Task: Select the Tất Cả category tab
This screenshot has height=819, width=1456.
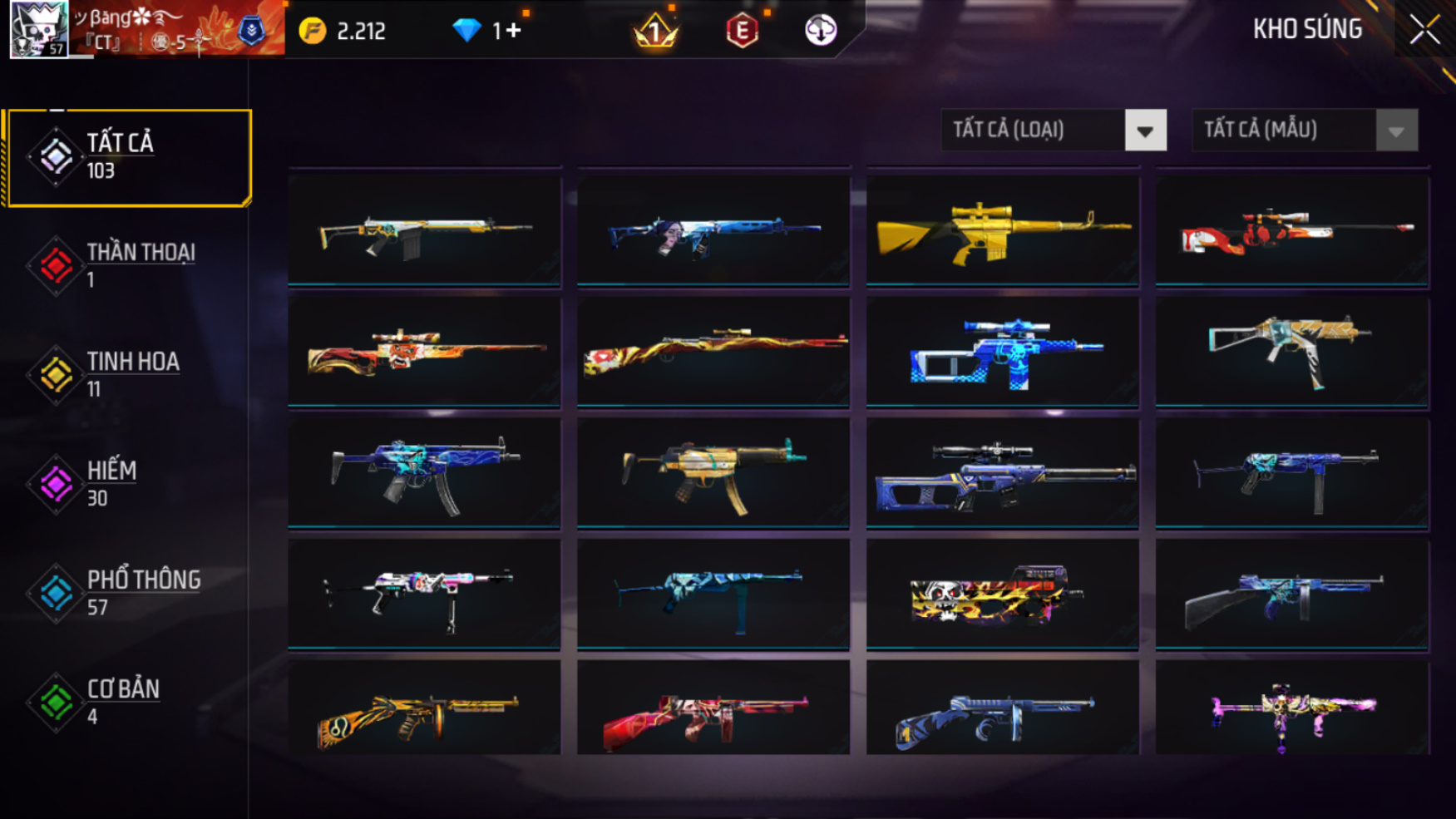Action: pyautogui.click(x=128, y=157)
